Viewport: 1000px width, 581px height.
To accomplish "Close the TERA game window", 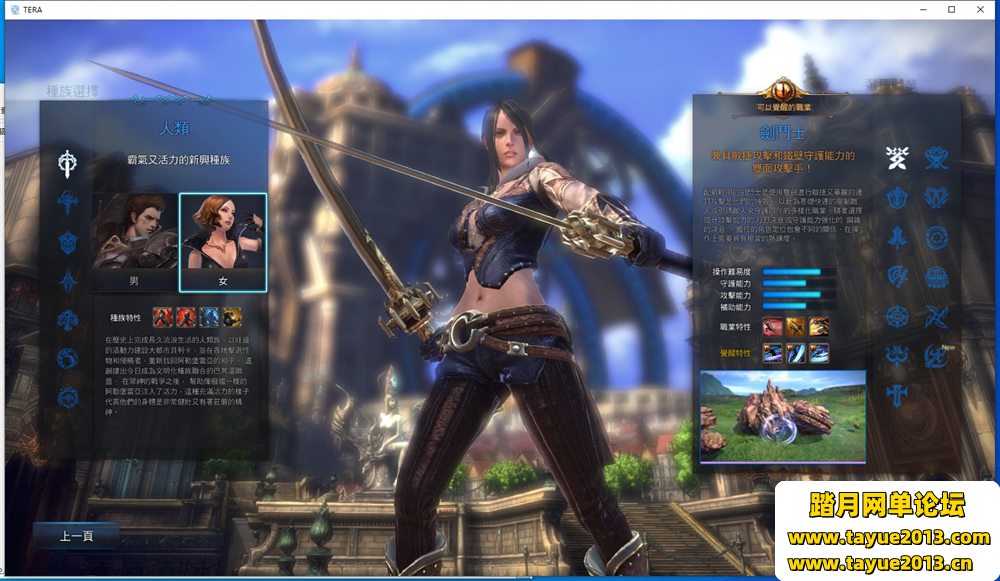I will pyautogui.click(x=979, y=9).
